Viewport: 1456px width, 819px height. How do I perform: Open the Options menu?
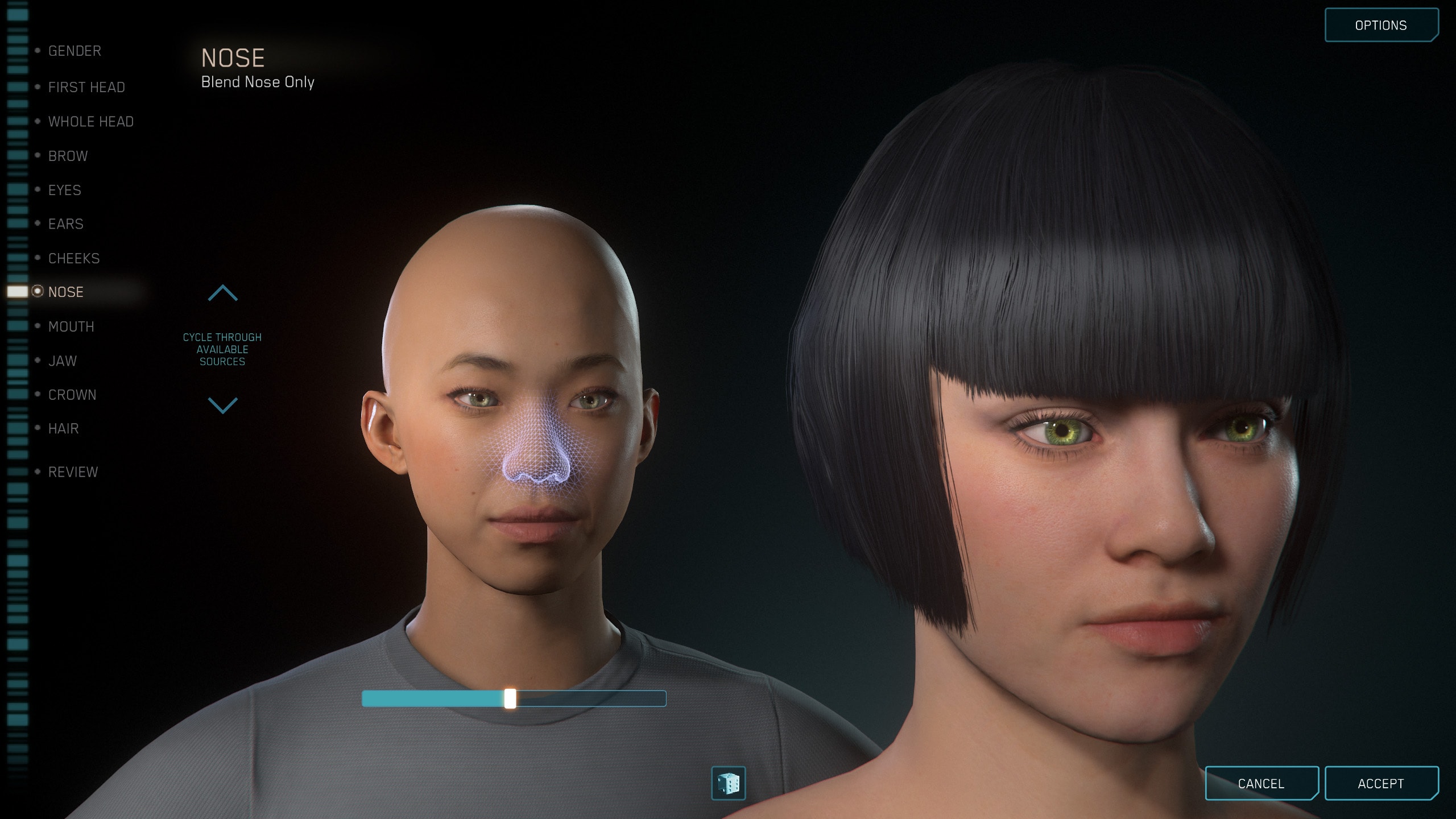tap(1380, 26)
